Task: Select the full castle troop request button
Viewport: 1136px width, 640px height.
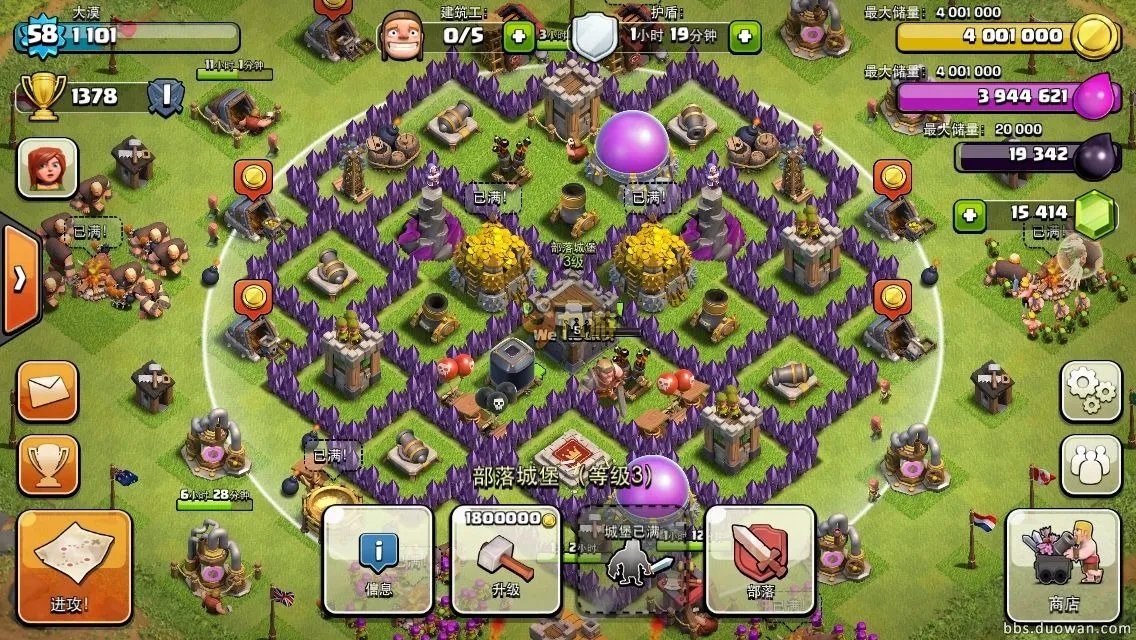Action: (633, 559)
